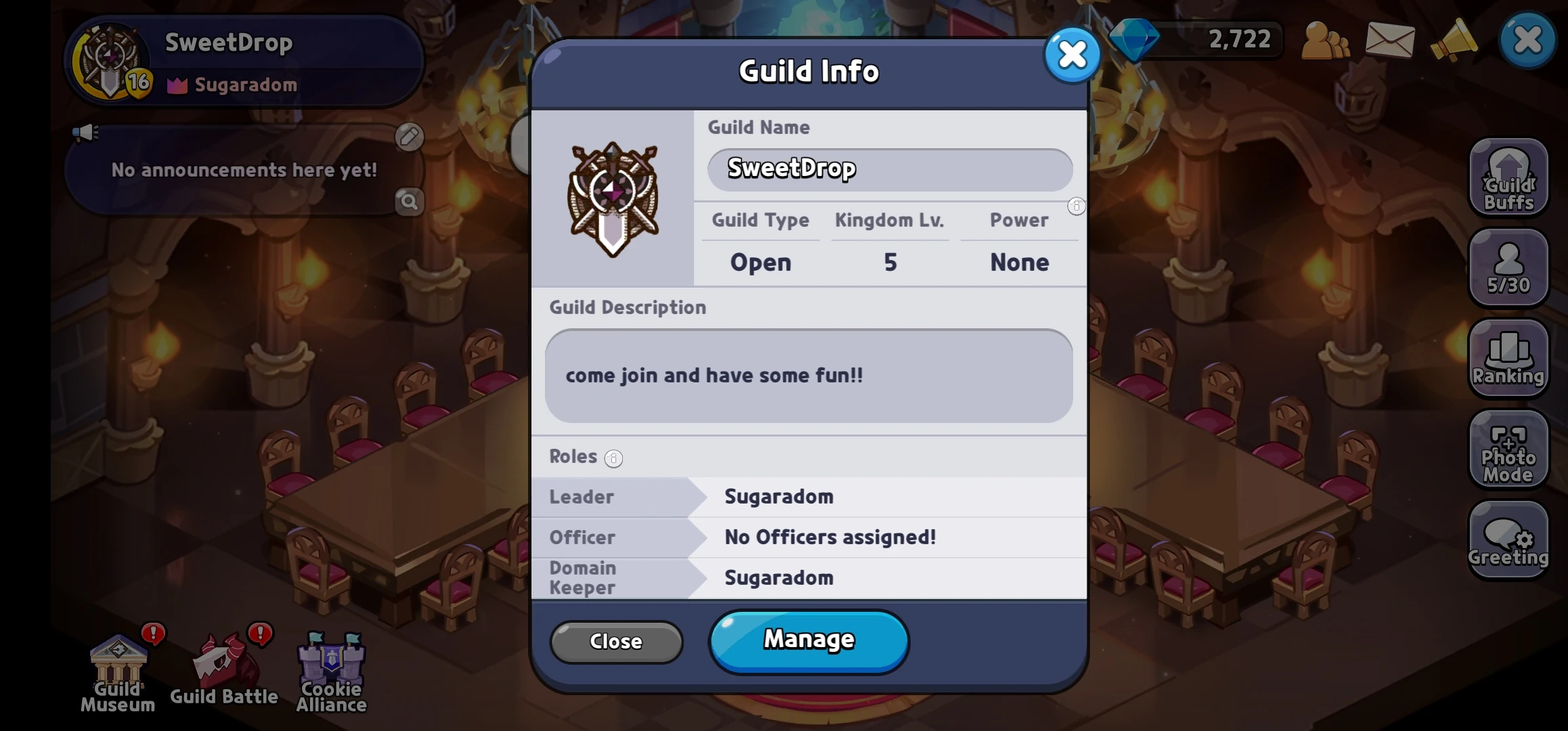Open the guild Ranking screen
1568x731 pixels.
click(1508, 359)
